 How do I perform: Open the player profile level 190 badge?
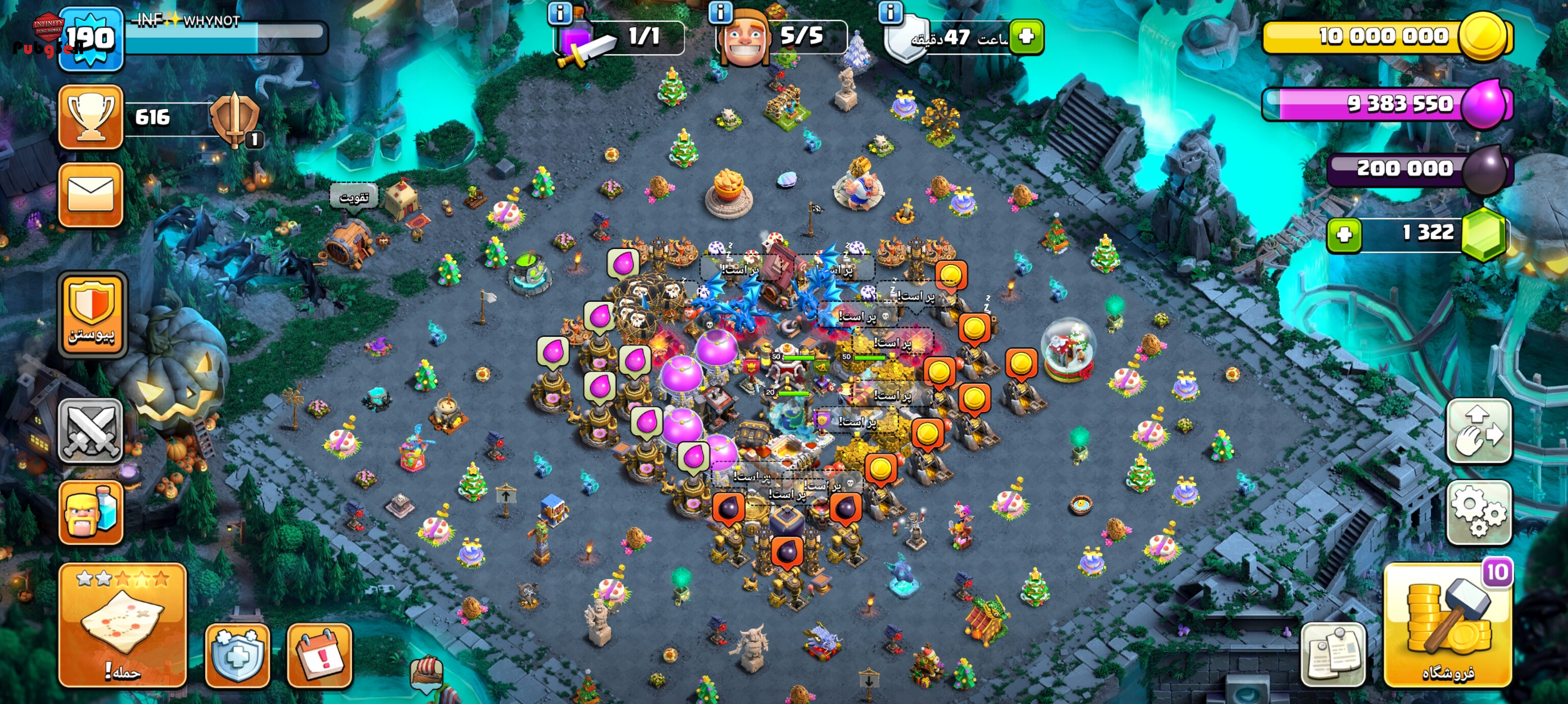91,38
